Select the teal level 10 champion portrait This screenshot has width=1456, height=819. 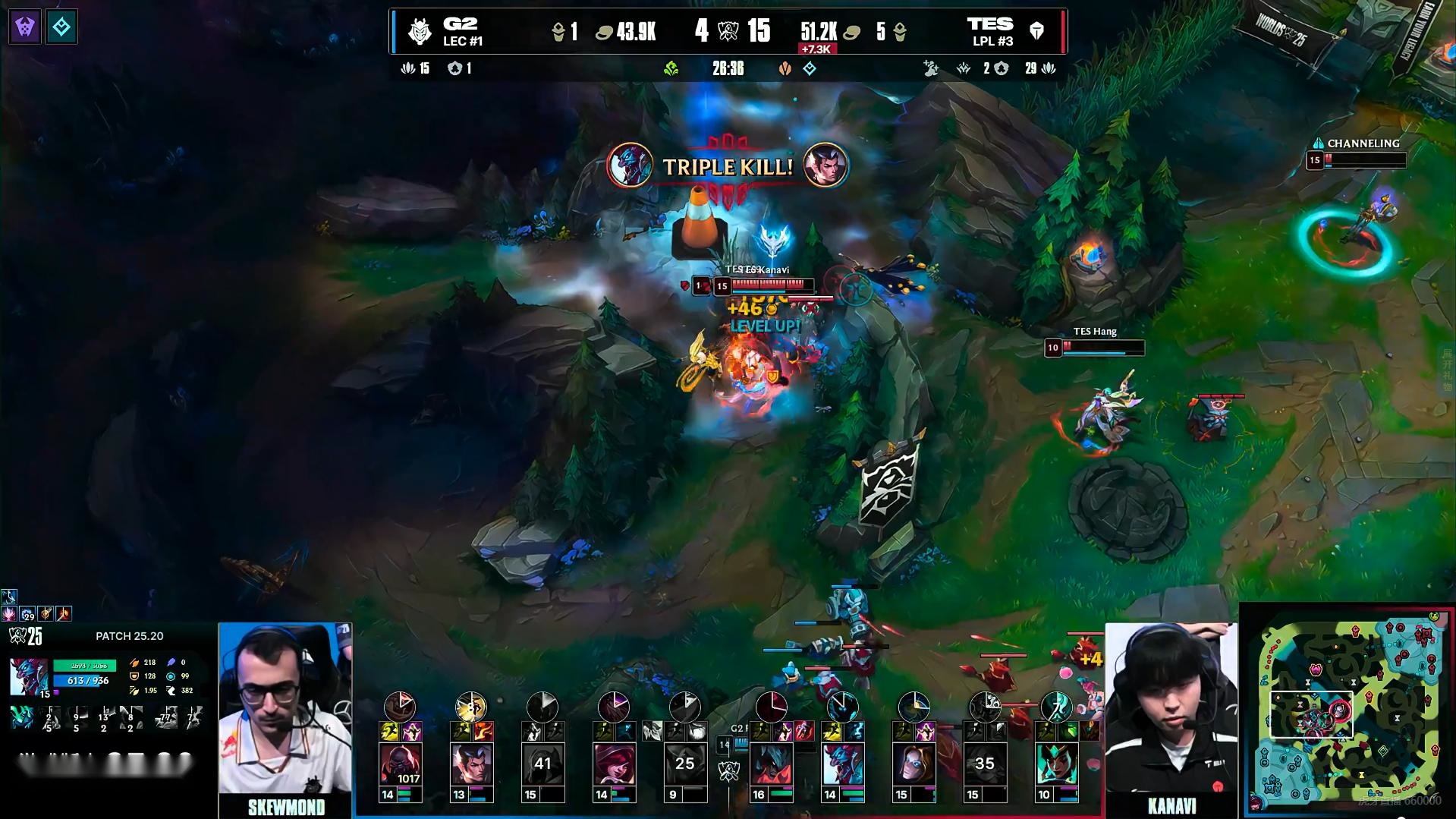1056,764
